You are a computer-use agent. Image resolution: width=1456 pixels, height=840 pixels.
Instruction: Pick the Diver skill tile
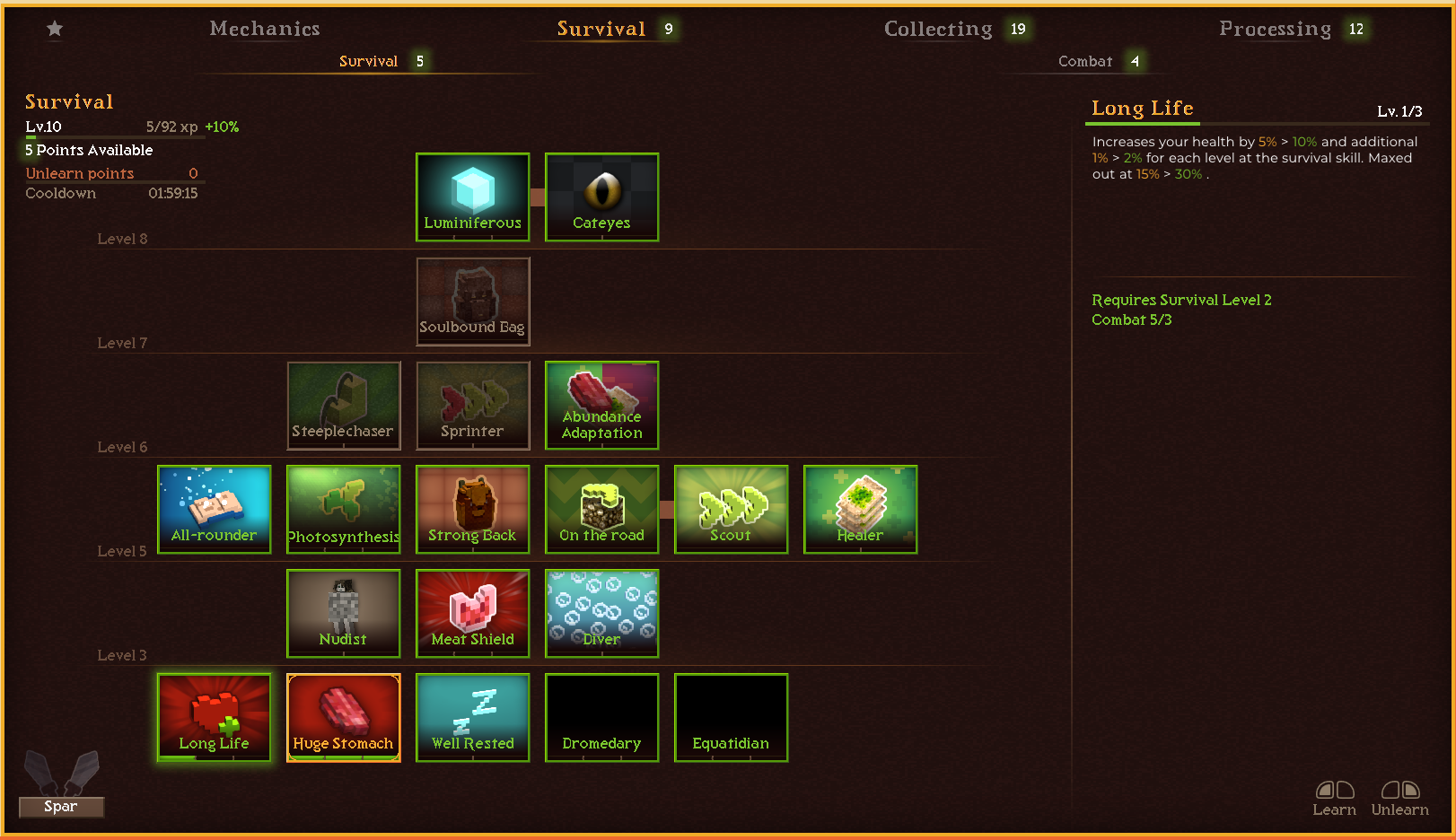(x=601, y=614)
